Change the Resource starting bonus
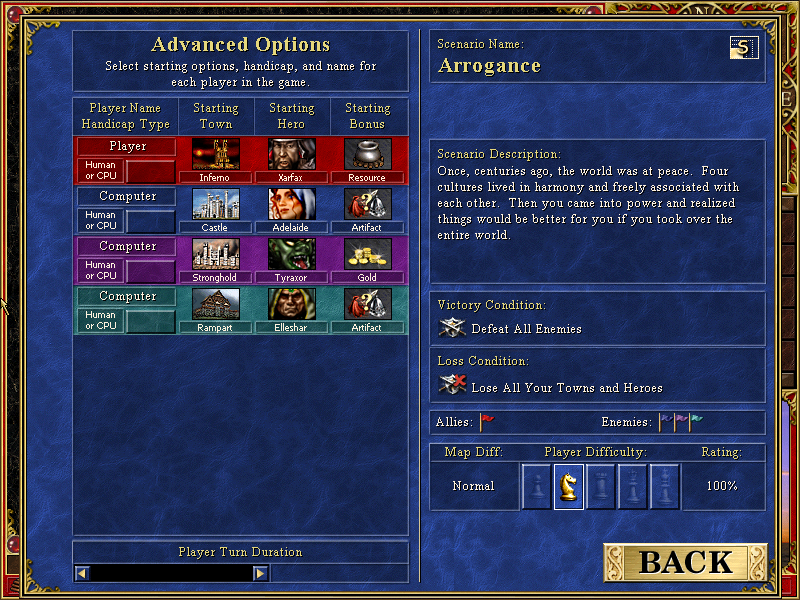Screen dimensions: 800x600 [367, 154]
